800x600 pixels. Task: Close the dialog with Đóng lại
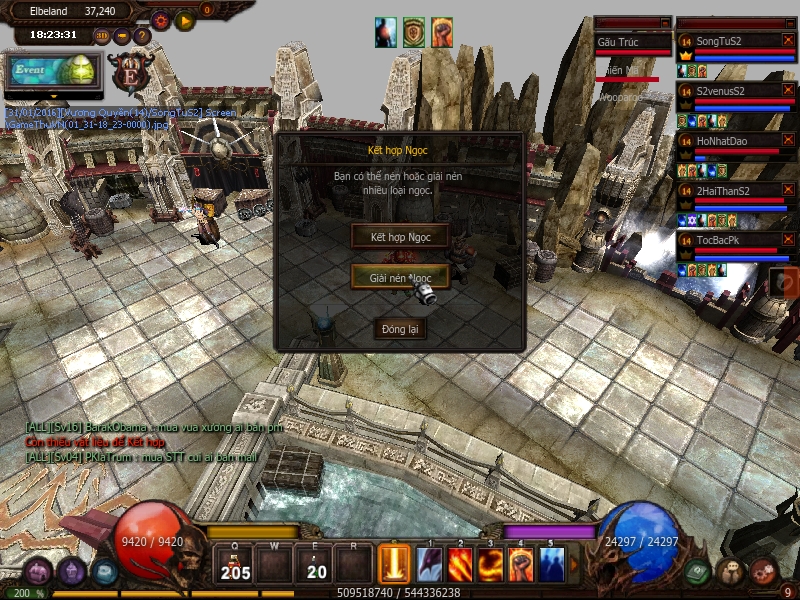[400, 329]
